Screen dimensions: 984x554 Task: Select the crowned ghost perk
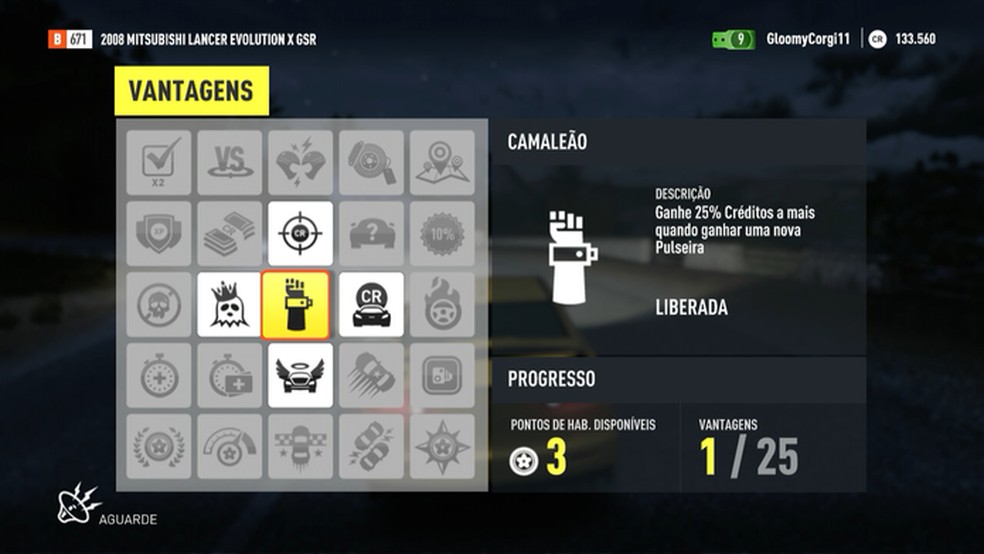[230, 304]
